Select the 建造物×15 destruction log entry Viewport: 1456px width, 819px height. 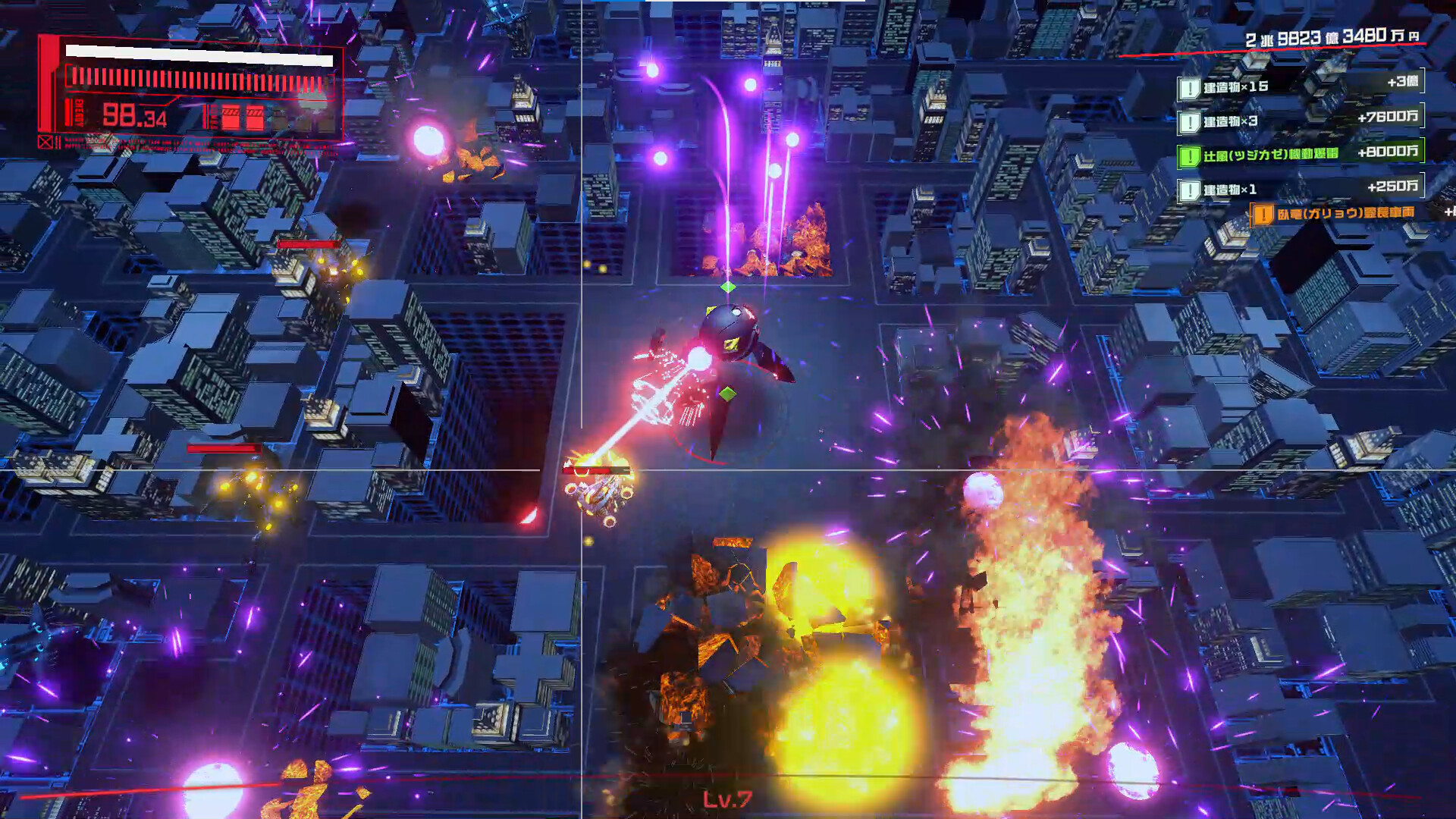1236,88
